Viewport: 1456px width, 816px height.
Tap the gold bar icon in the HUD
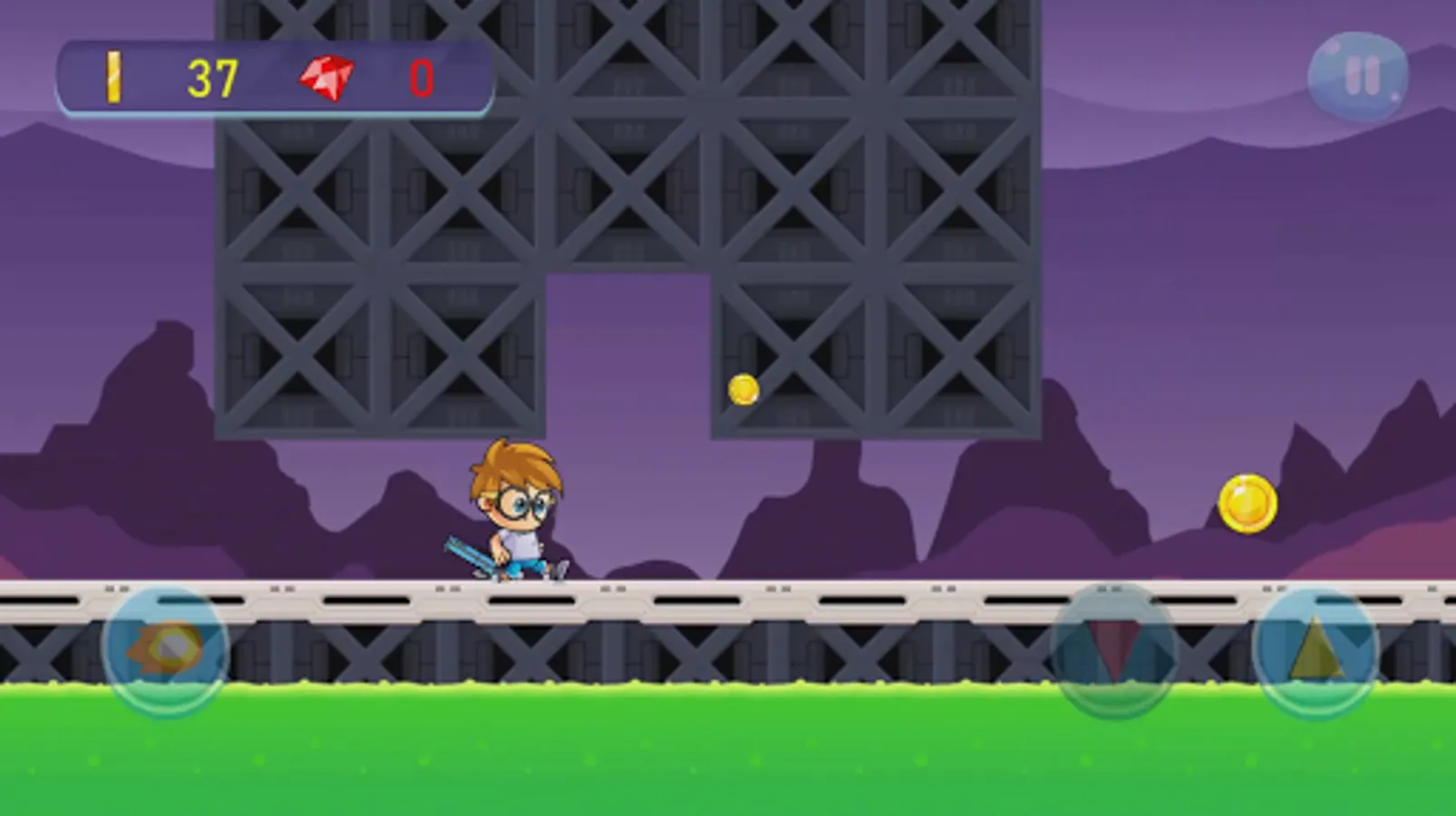pos(113,77)
